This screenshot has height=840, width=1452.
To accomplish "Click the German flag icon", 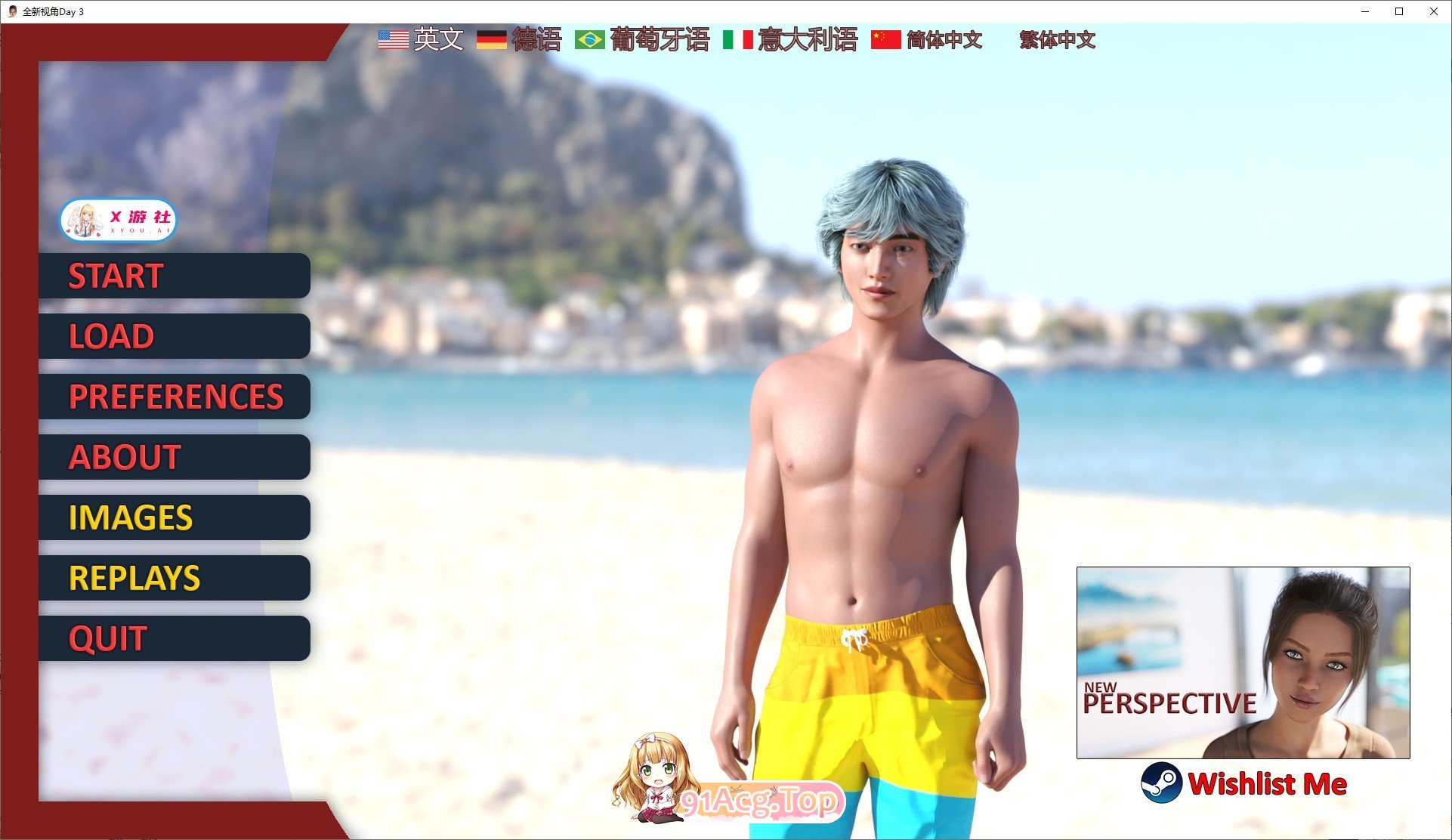I will coord(493,39).
